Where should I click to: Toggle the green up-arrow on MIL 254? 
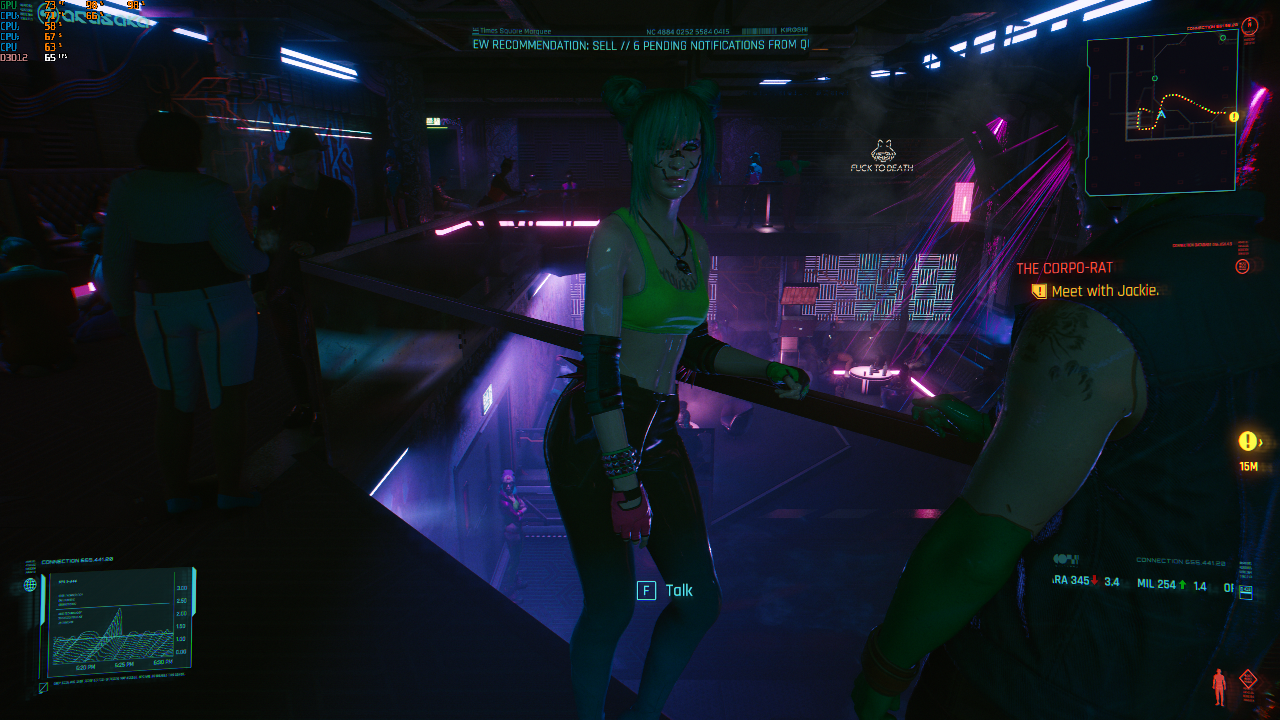click(1182, 584)
